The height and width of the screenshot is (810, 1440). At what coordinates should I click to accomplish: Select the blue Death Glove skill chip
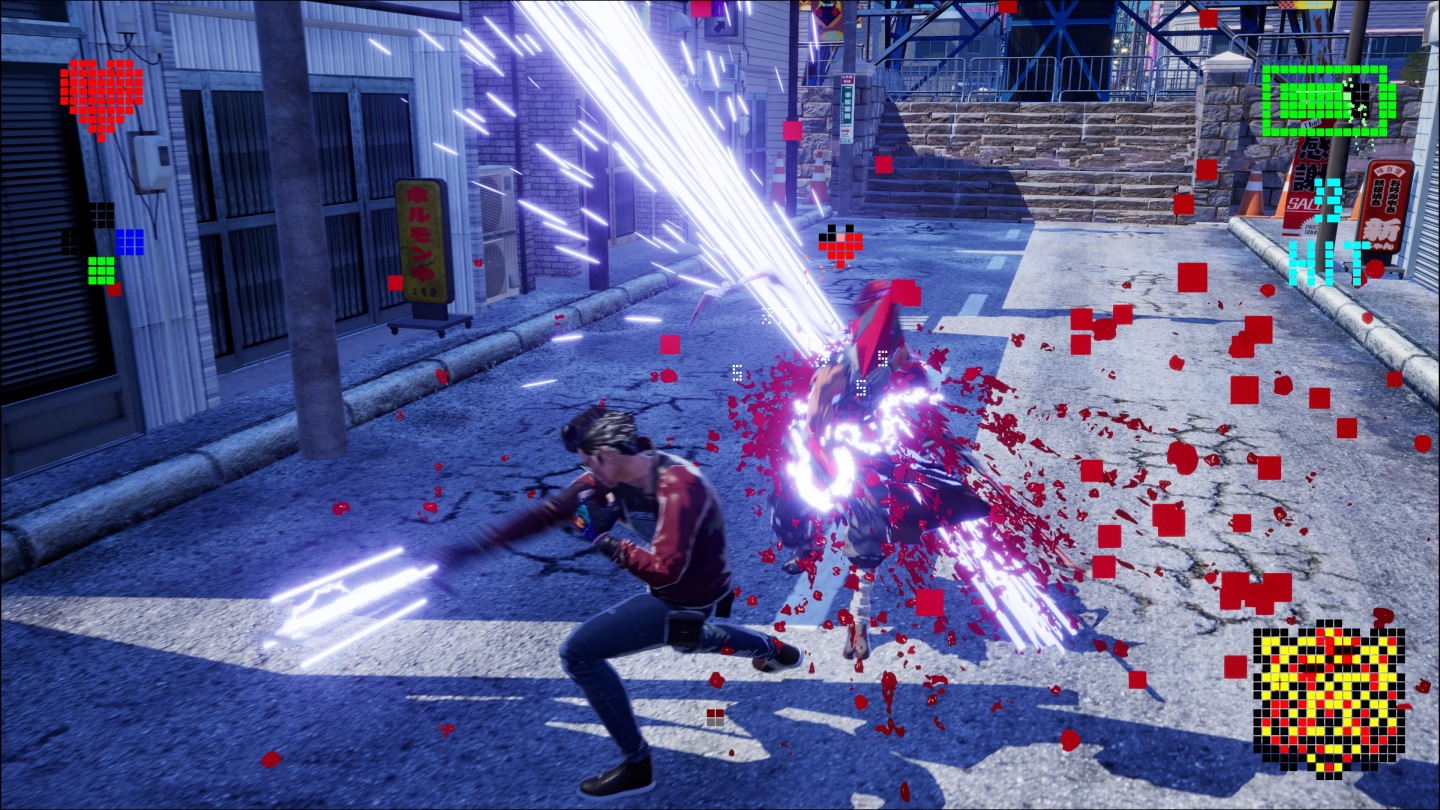pos(129,241)
